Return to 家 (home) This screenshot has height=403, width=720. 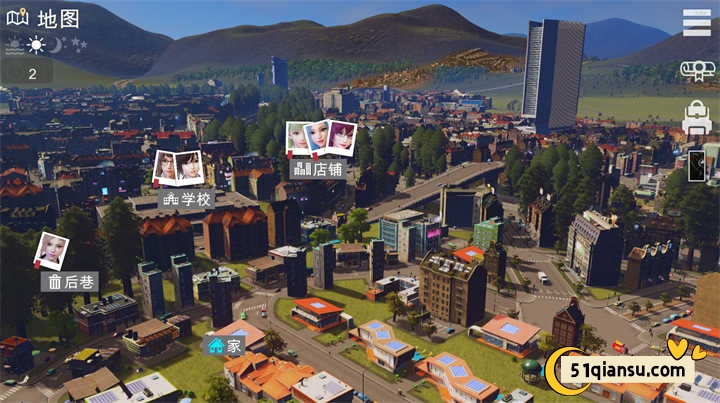click(x=225, y=346)
